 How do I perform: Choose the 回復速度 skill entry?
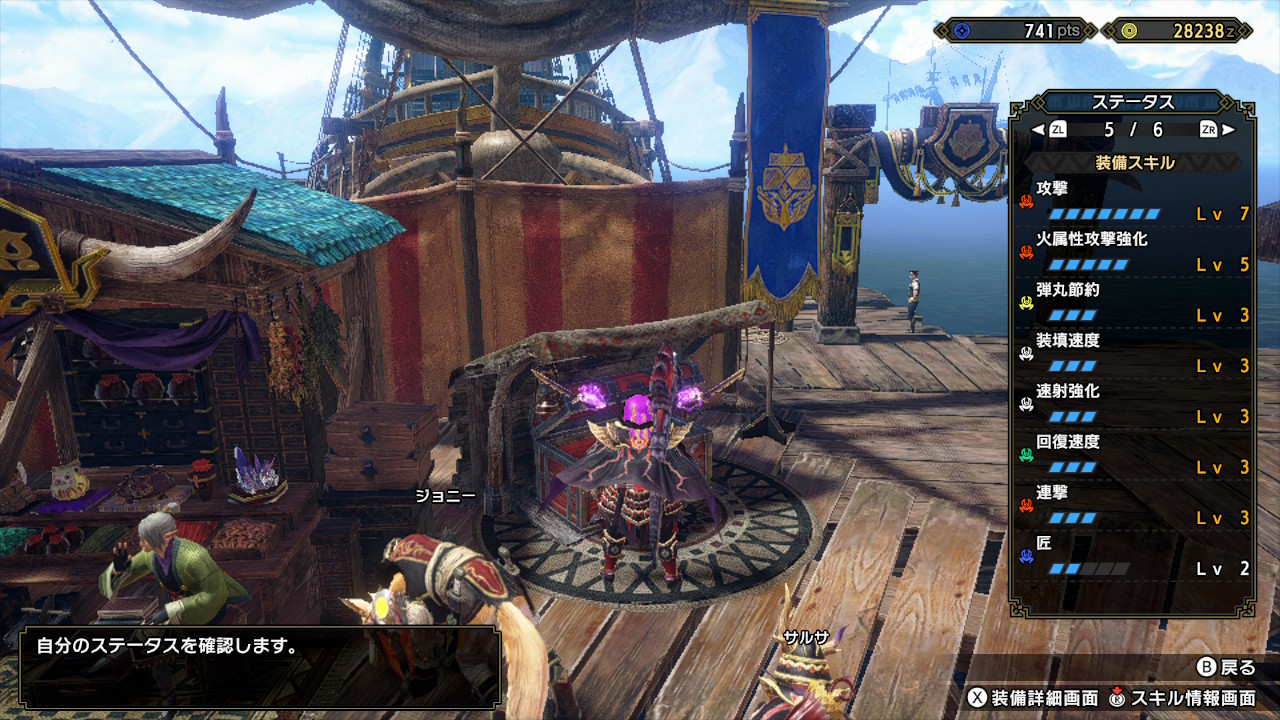click(x=1134, y=455)
